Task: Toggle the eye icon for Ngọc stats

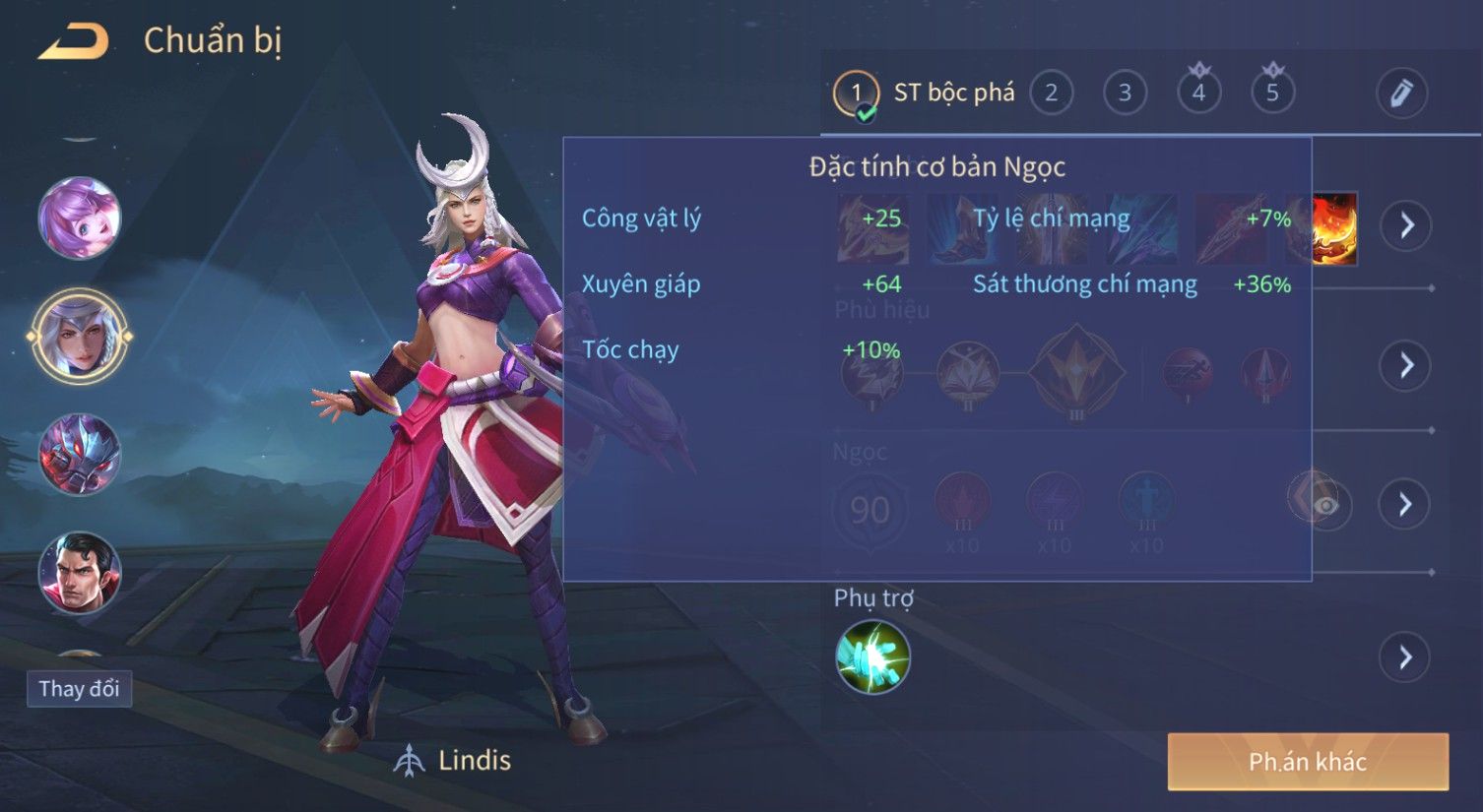Action: pos(1325,505)
